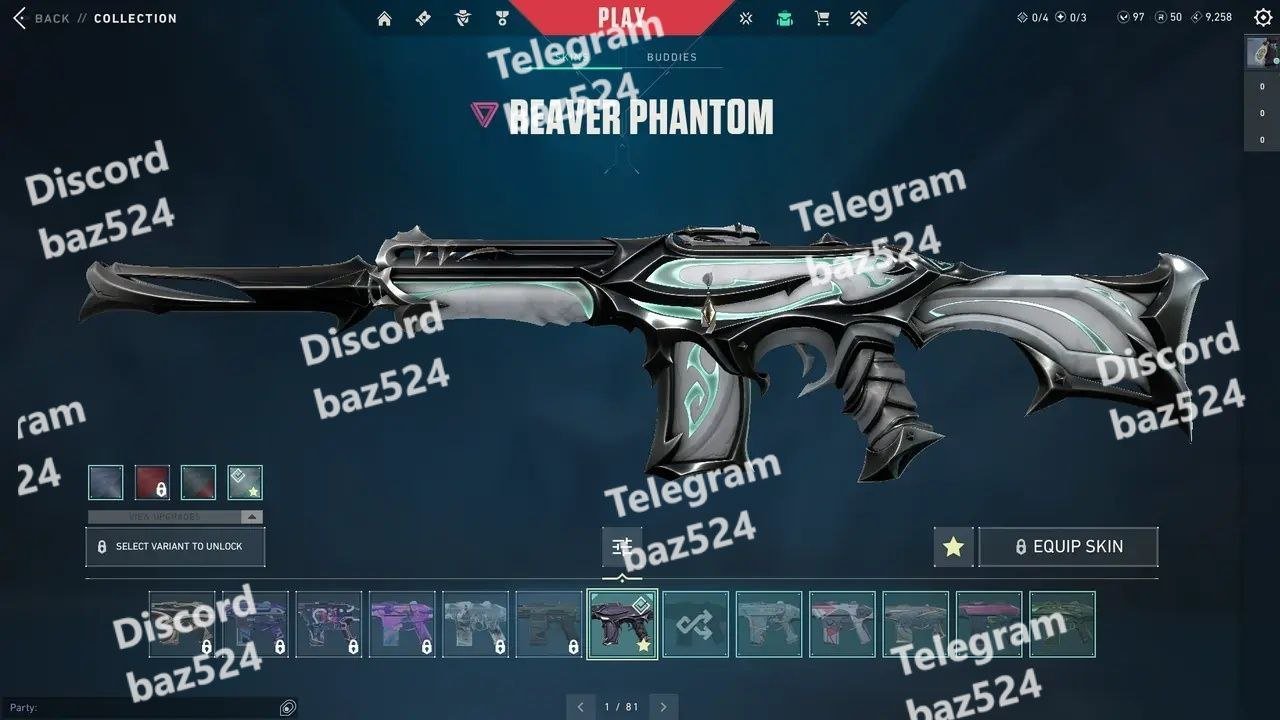This screenshot has width=1280, height=720.
Task: Click Equip Skin button
Action: coord(1068,547)
